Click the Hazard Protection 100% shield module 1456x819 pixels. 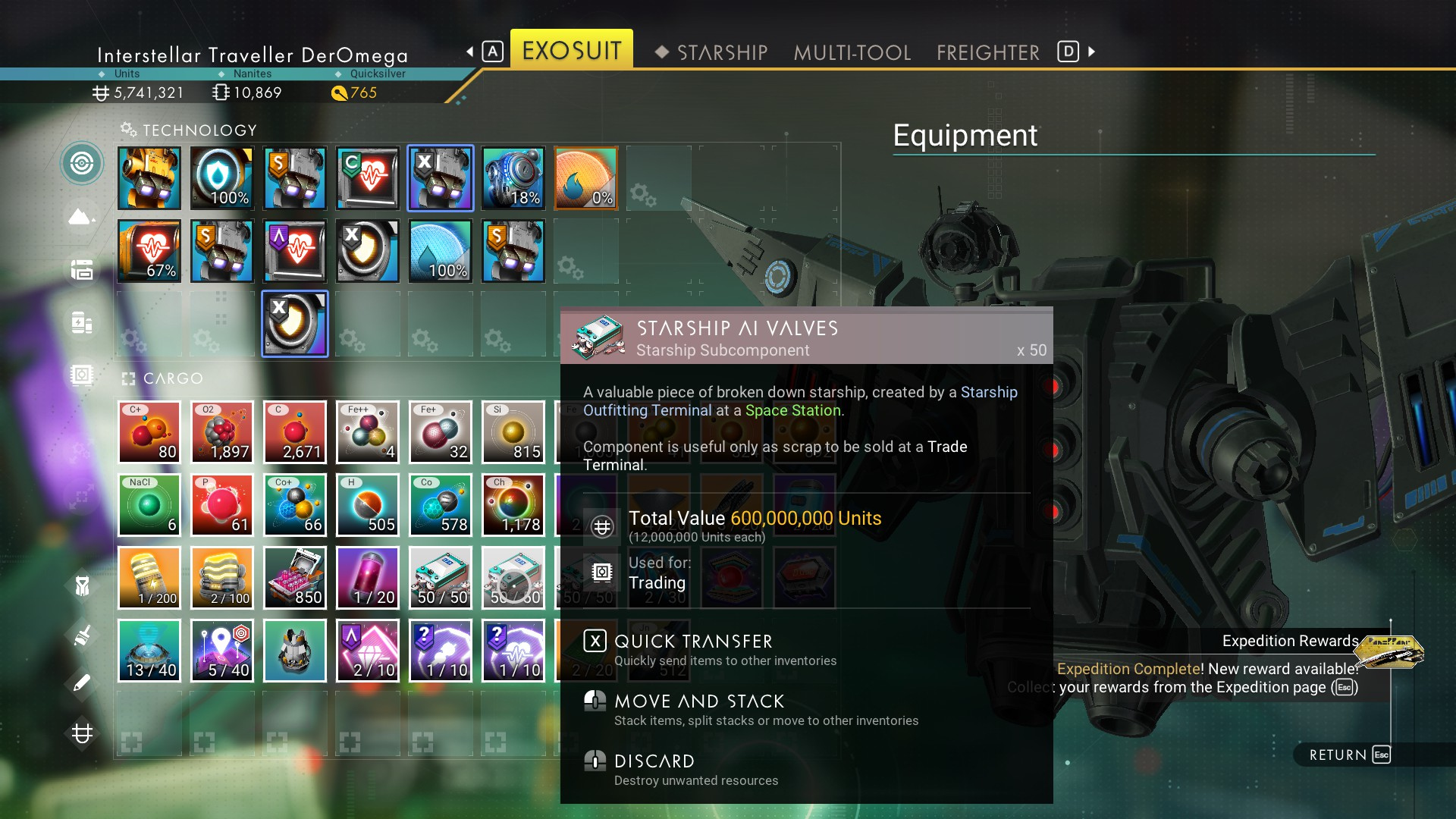pyautogui.click(x=222, y=178)
